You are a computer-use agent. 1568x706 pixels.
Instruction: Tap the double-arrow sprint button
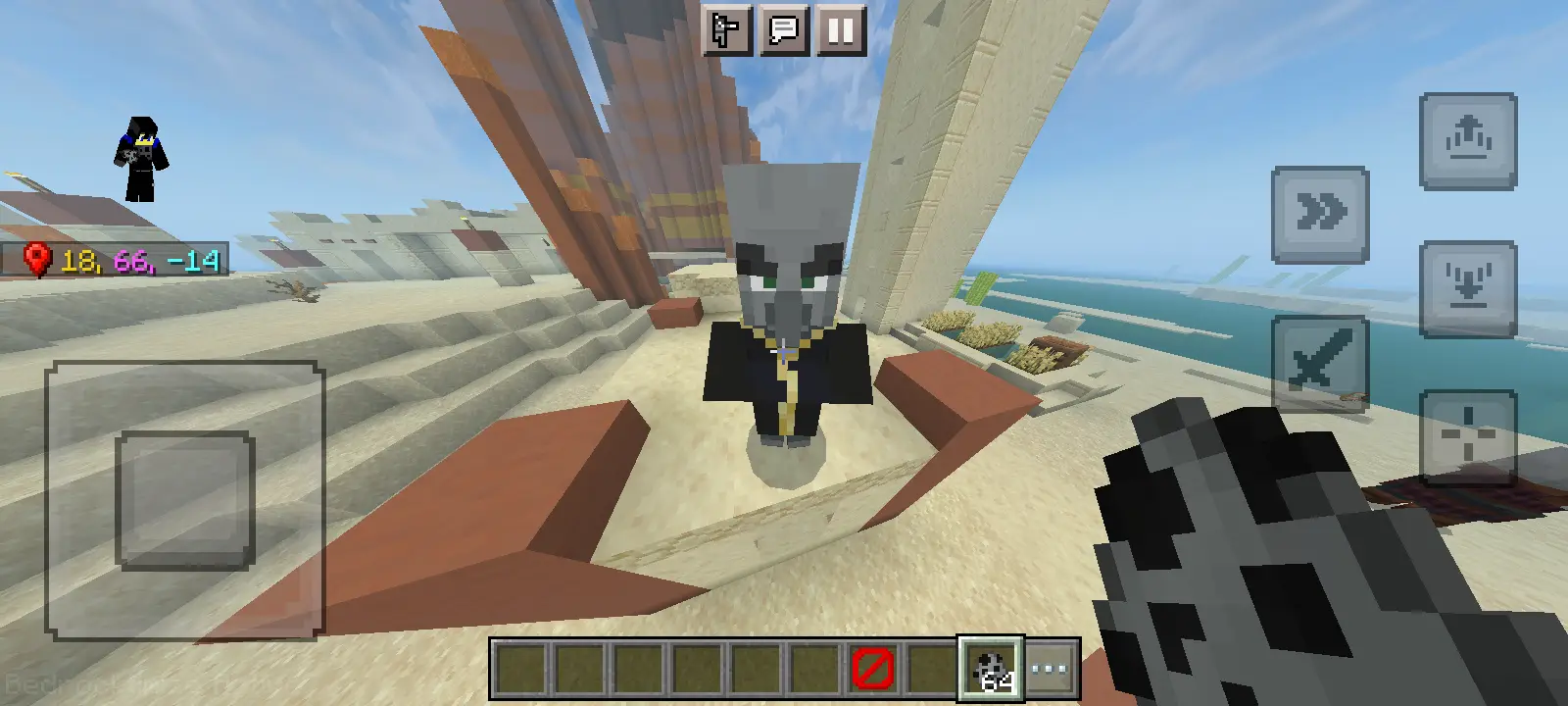click(1320, 214)
